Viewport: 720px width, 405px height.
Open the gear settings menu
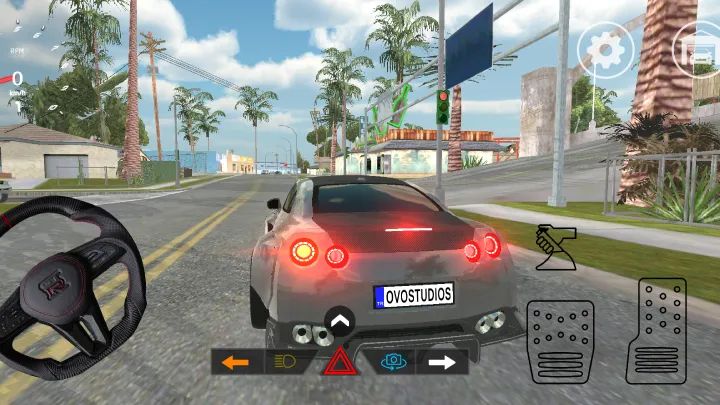tap(604, 48)
